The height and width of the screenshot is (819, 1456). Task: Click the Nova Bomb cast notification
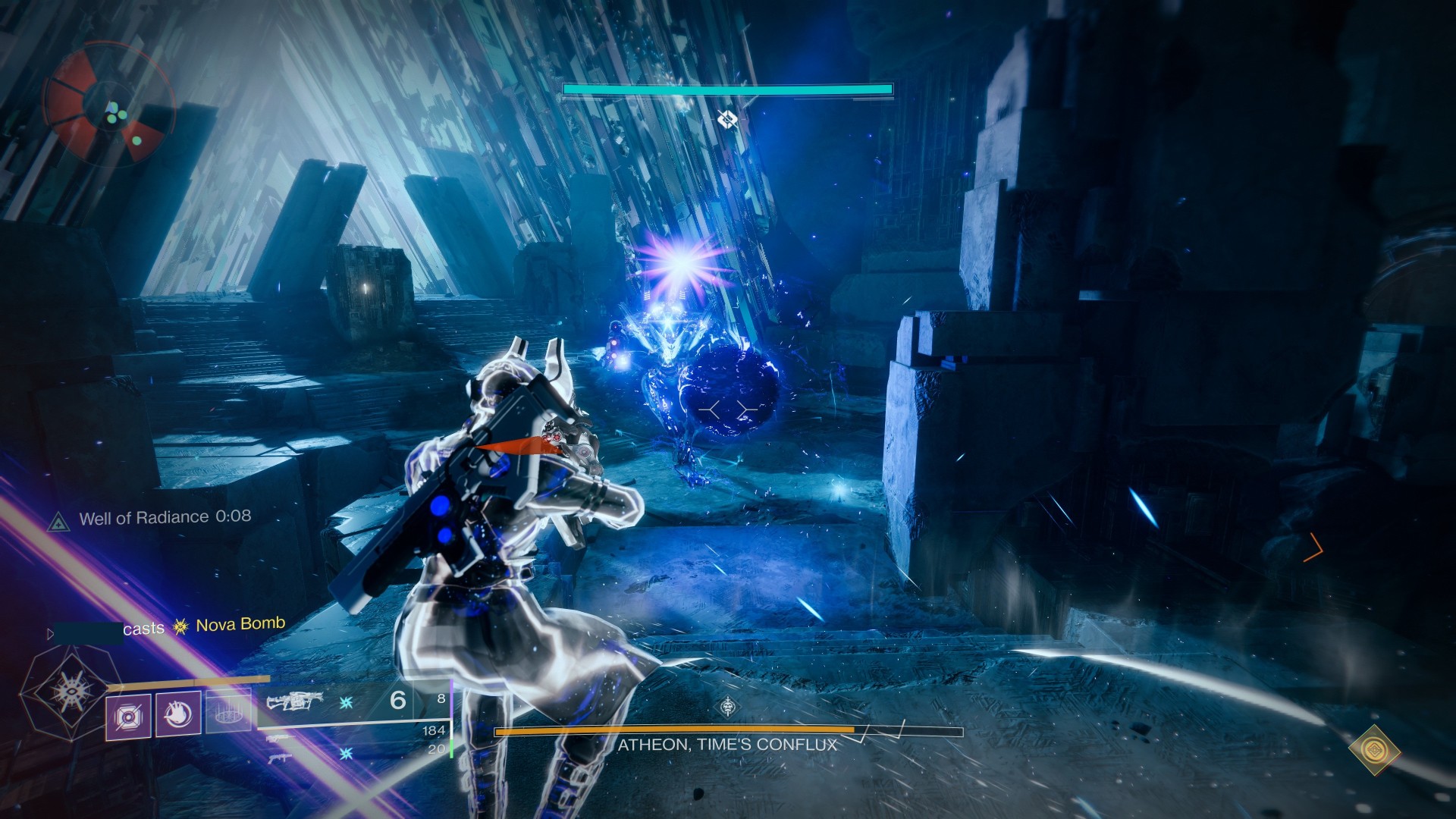(205, 626)
